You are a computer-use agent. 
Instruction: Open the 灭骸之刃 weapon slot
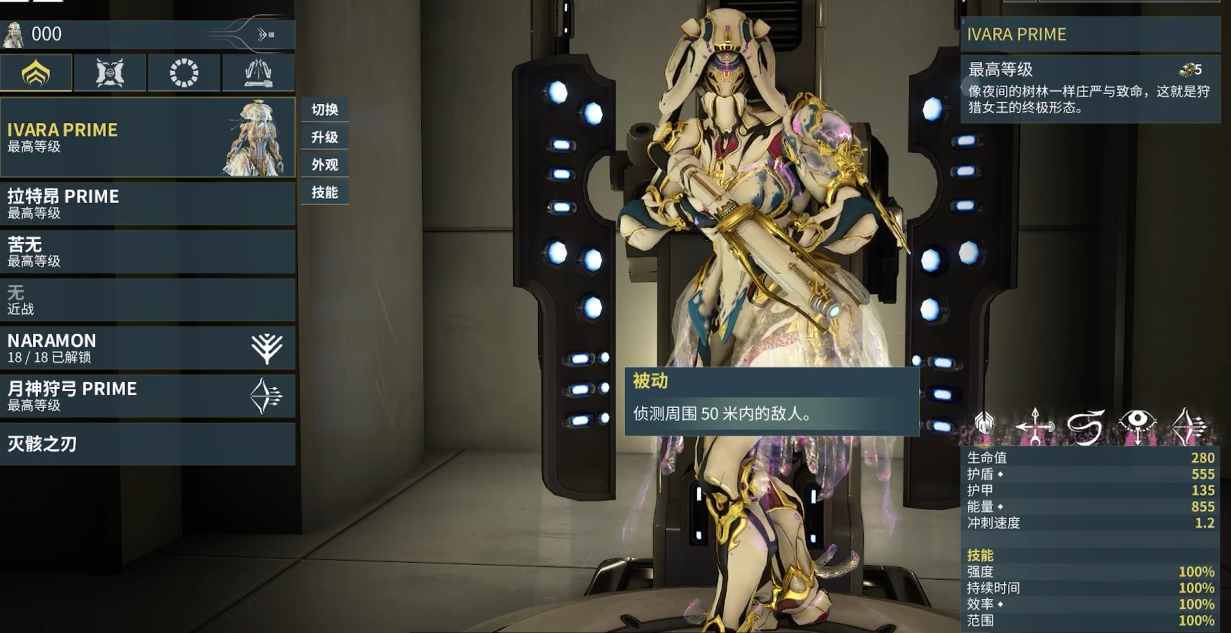(x=148, y=443)
